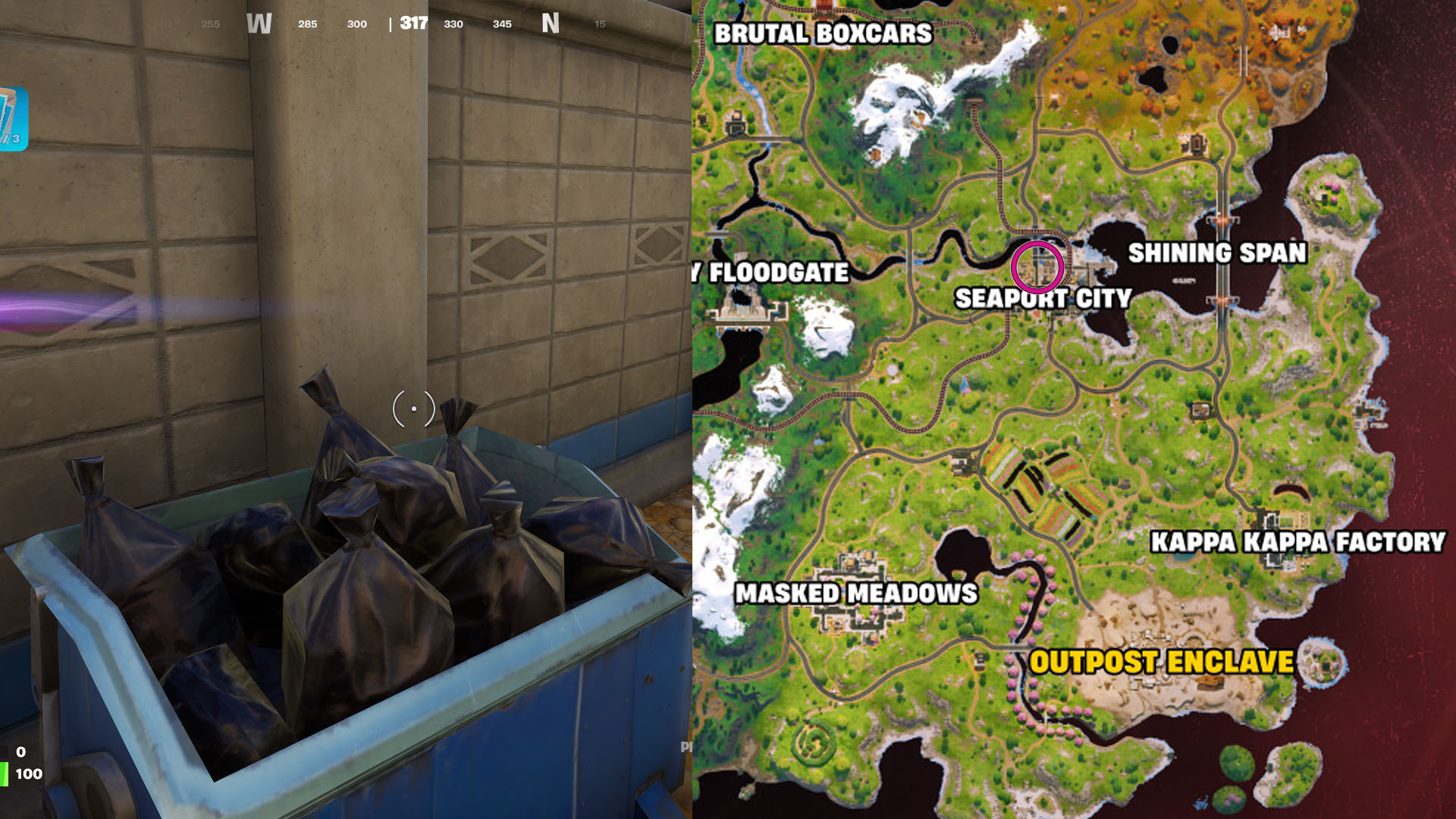Click the current heading 317 on the compass

[412, 24]
